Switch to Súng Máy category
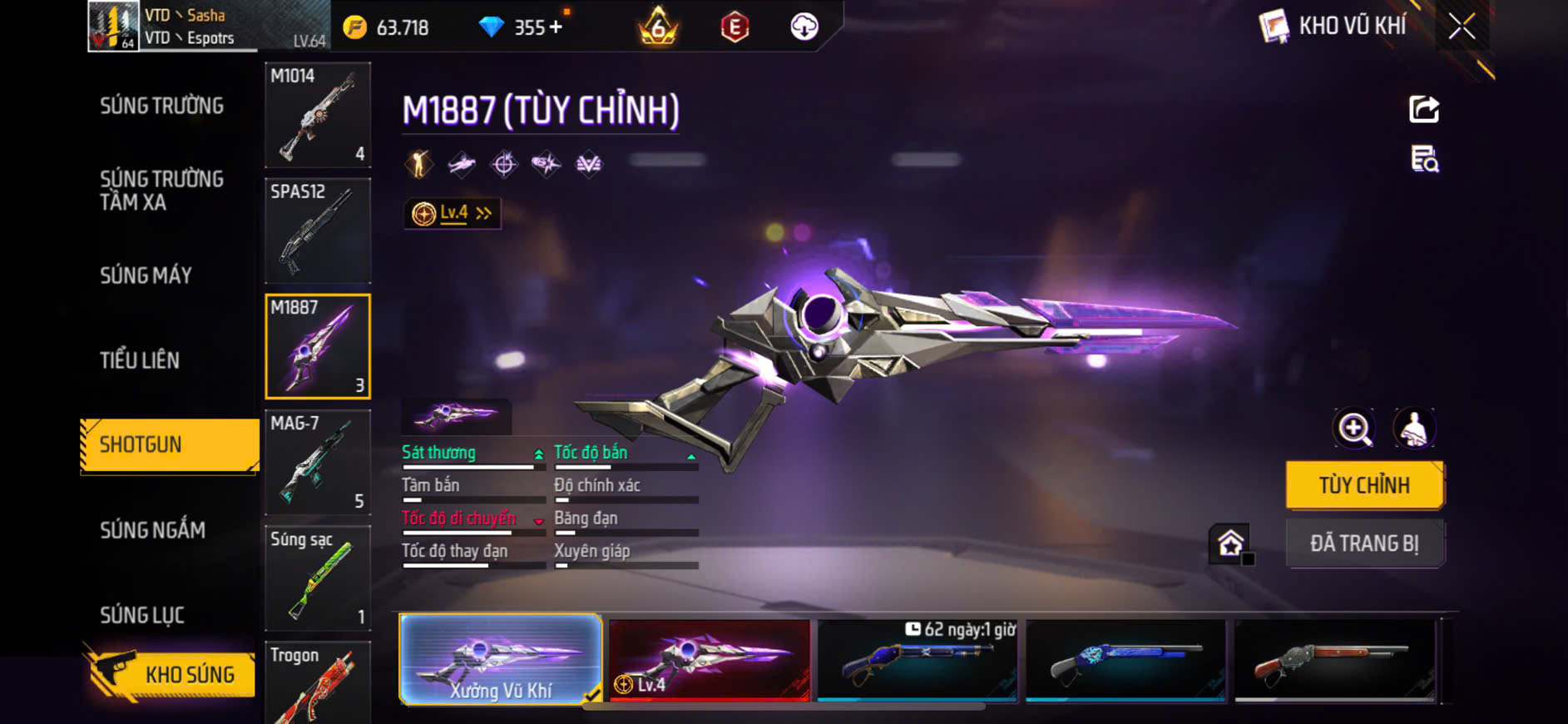The width and height of the screenshot is (1568, 724). click(x=146, y=275)
